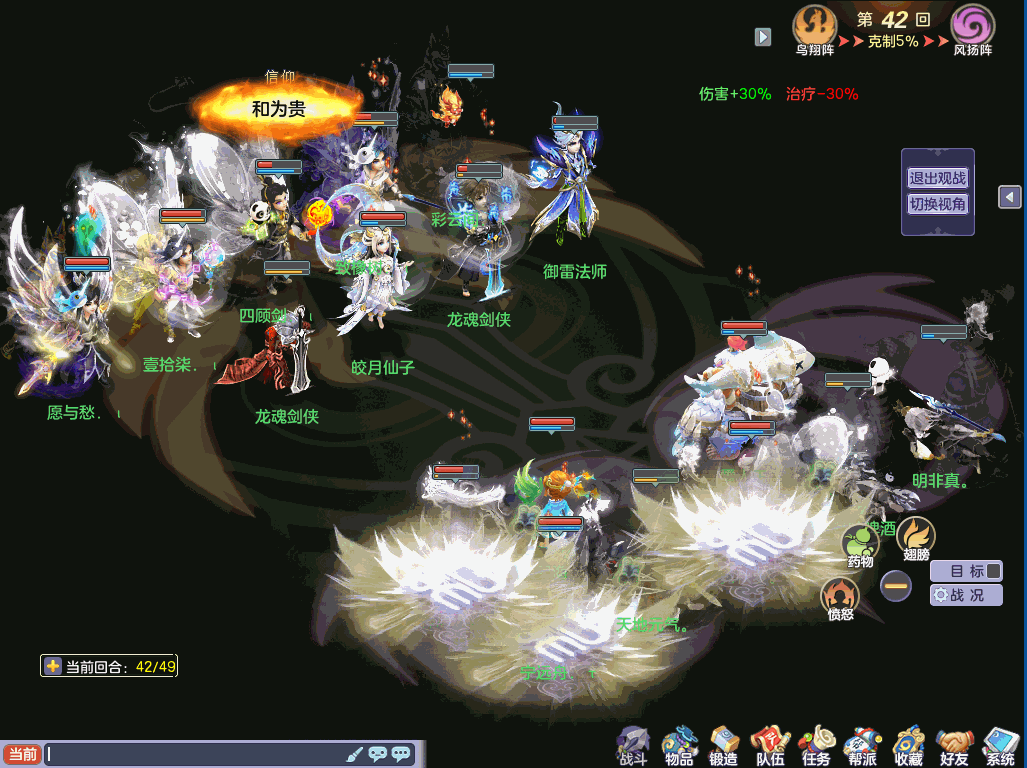The height and width of the screenshot is (768, 1027).
Task: Open the 药物 medicine icon
Action: pyautogui.click(x=860, y=547)
